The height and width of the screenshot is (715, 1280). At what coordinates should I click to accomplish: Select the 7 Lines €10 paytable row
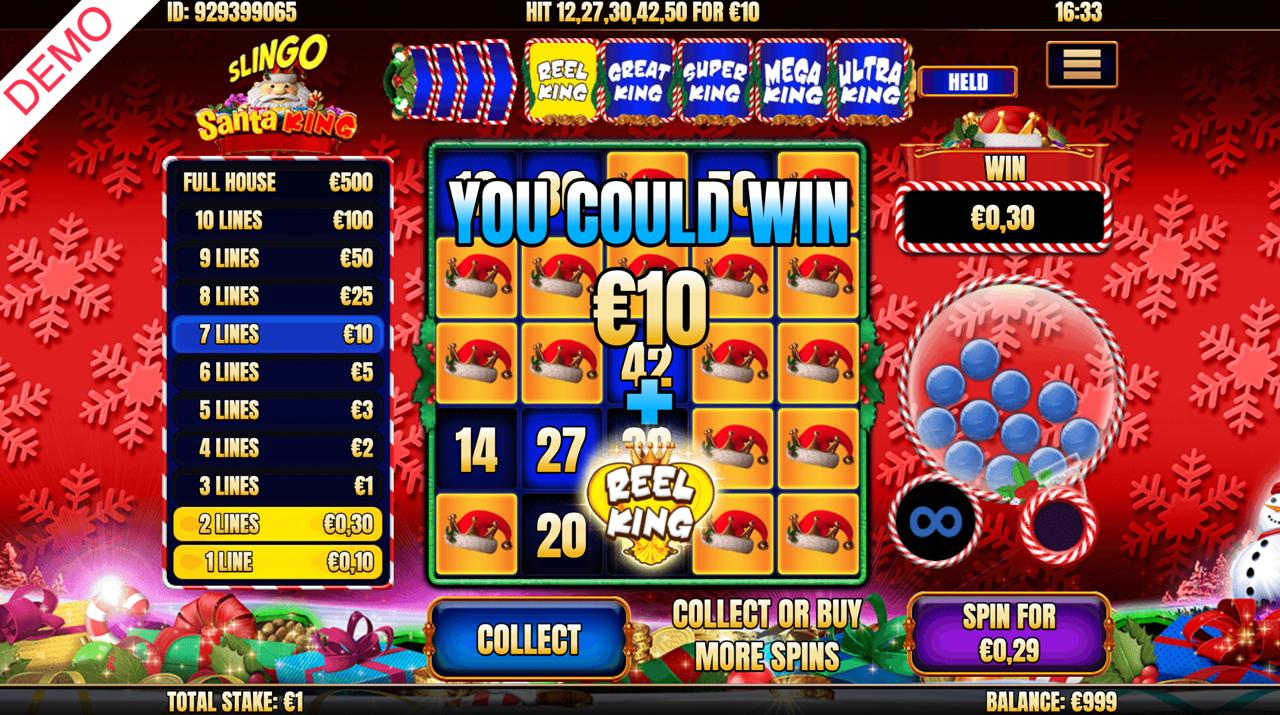(277, 334)
